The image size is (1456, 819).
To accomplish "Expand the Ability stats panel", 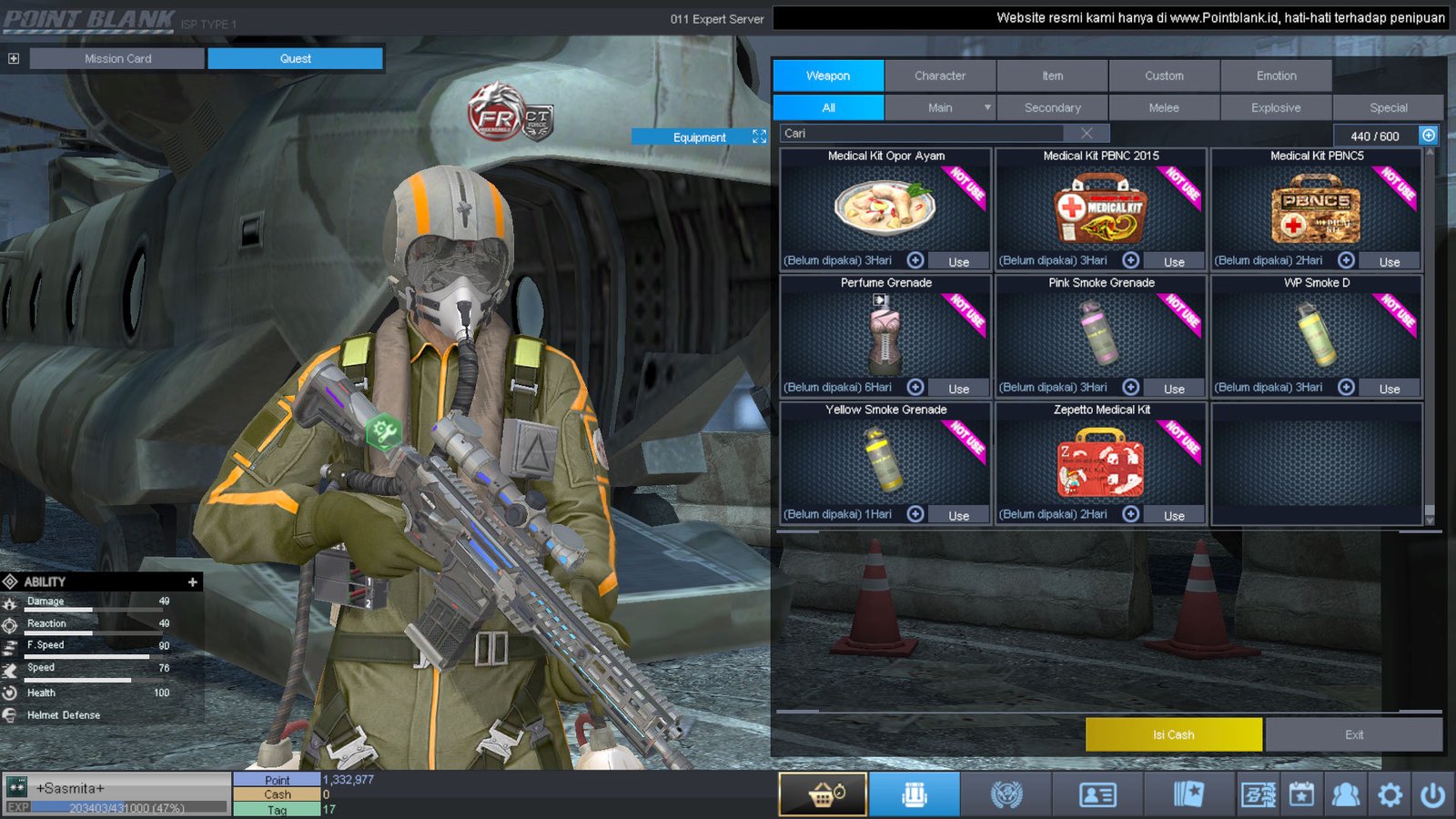I will [x=192, y=581].
